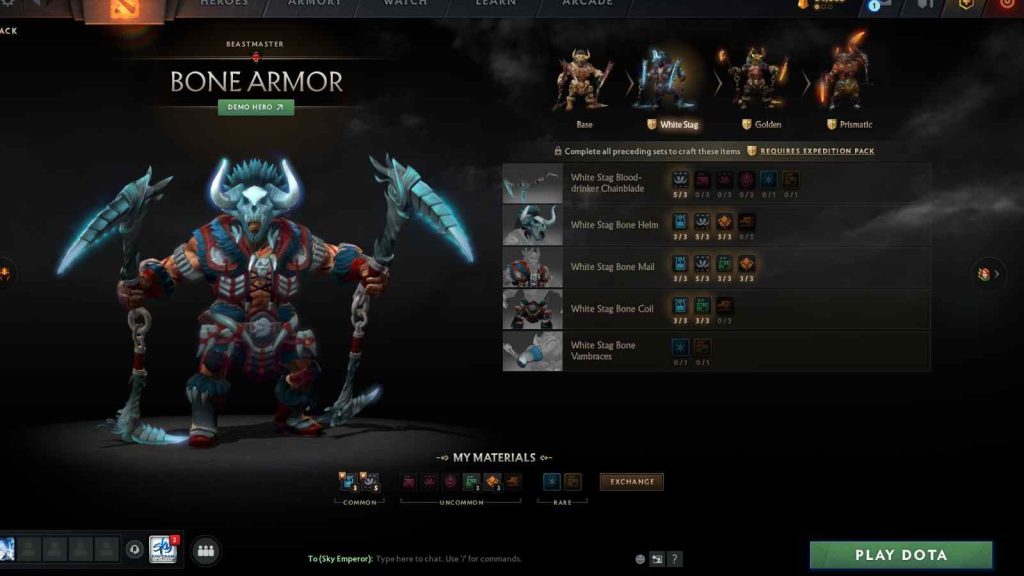The width and height of the screenshot is (1024, 576).
Task: Click the Demo Hero button
Action: pyautogui.click(x=256, y=107)
